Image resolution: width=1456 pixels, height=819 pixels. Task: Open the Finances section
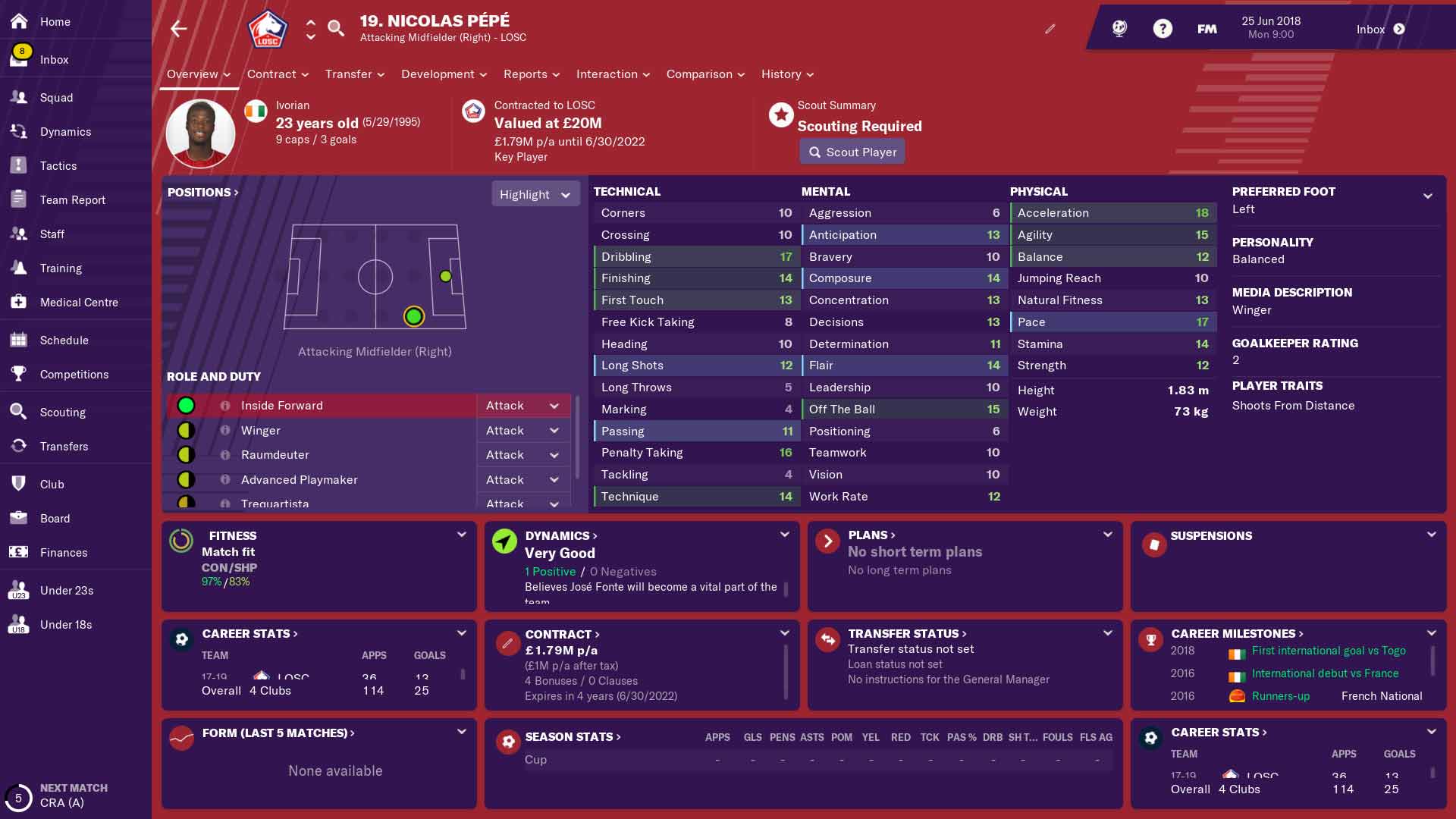point(64,553)
